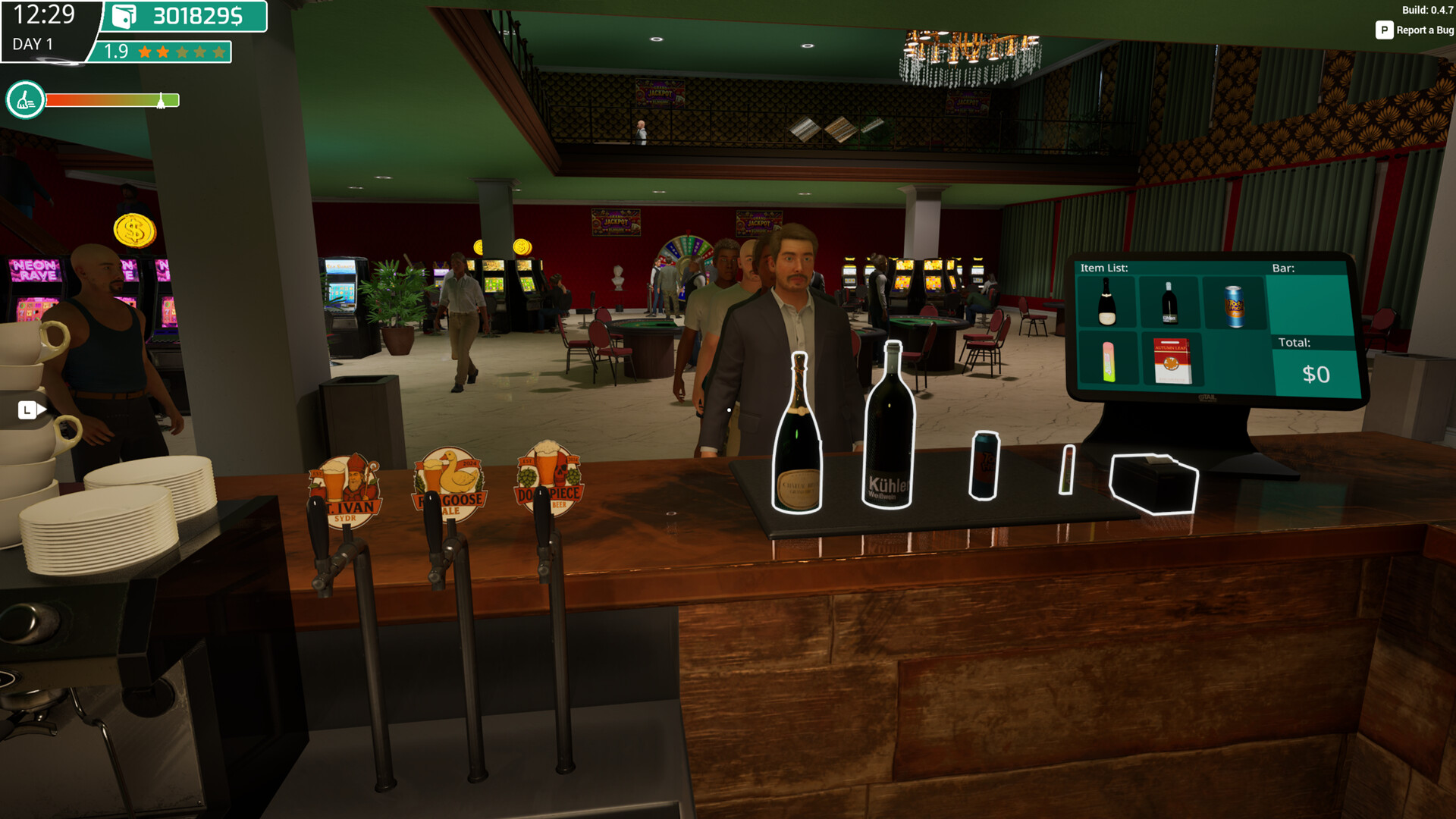Click the Item List header
The image size is (1456, 819).
click(1104, 267)
